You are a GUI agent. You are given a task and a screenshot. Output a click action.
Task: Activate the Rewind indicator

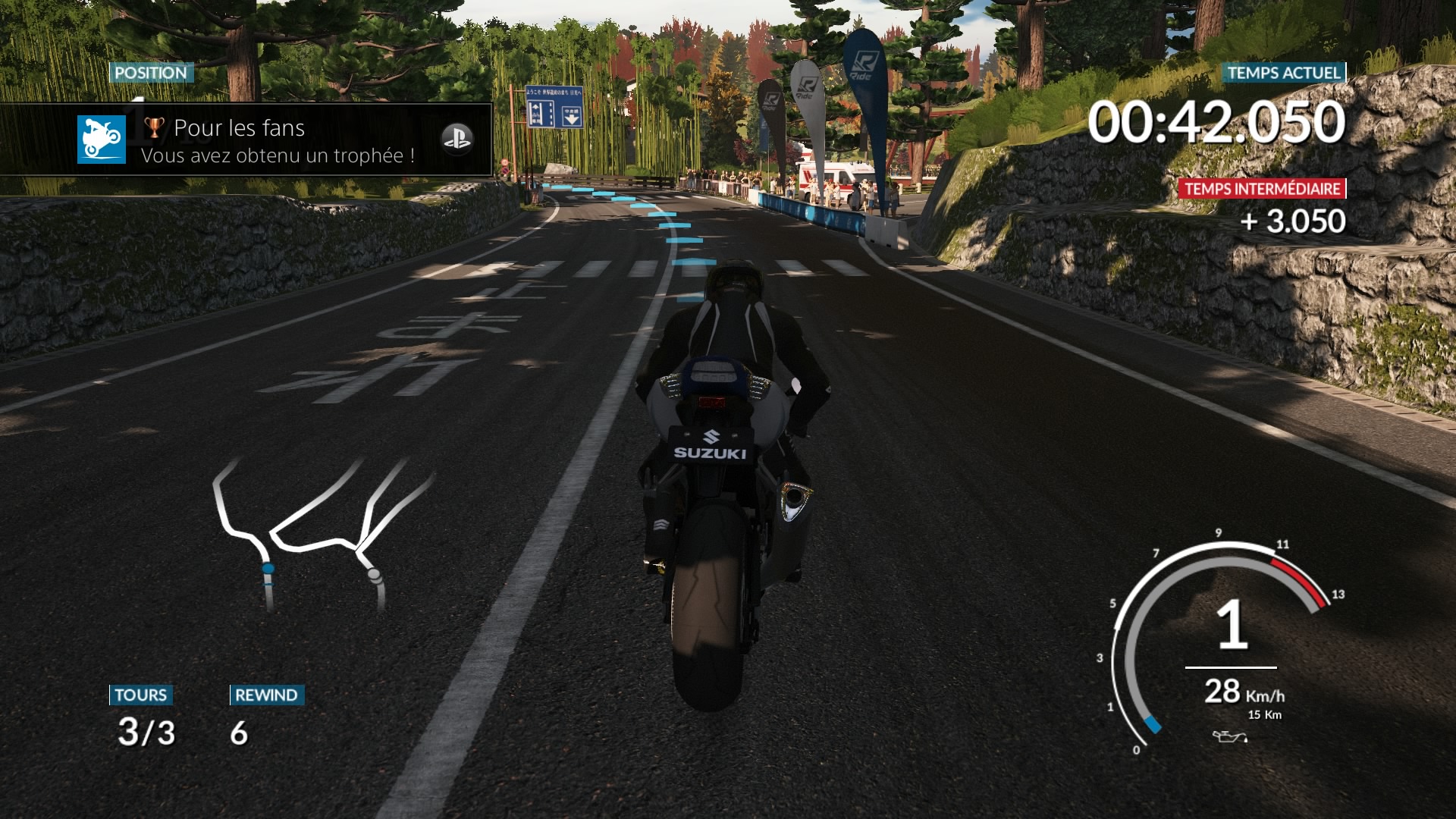[266, 717]
